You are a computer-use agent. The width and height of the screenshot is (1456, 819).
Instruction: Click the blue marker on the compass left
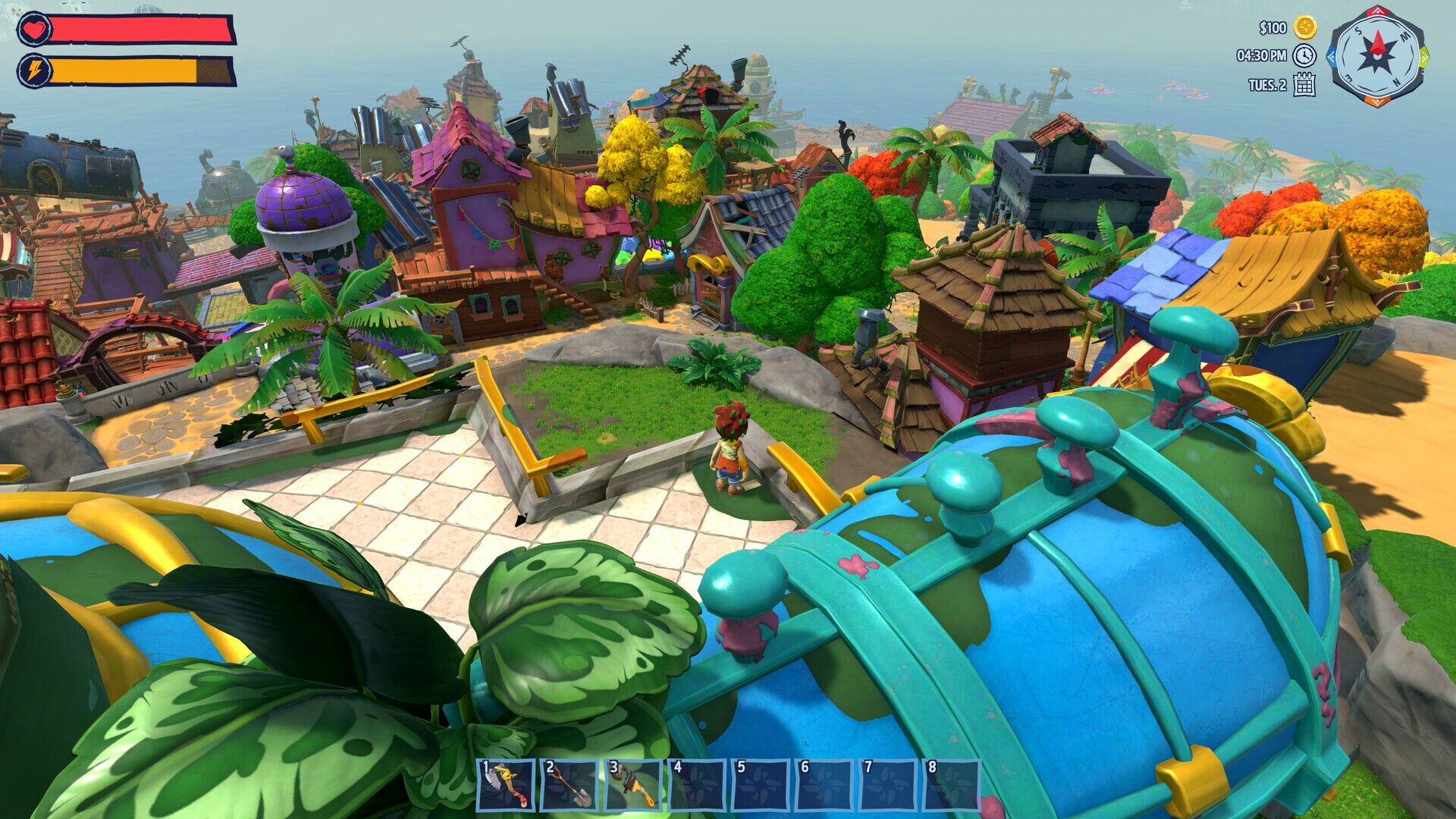[x=1333, y=58]
